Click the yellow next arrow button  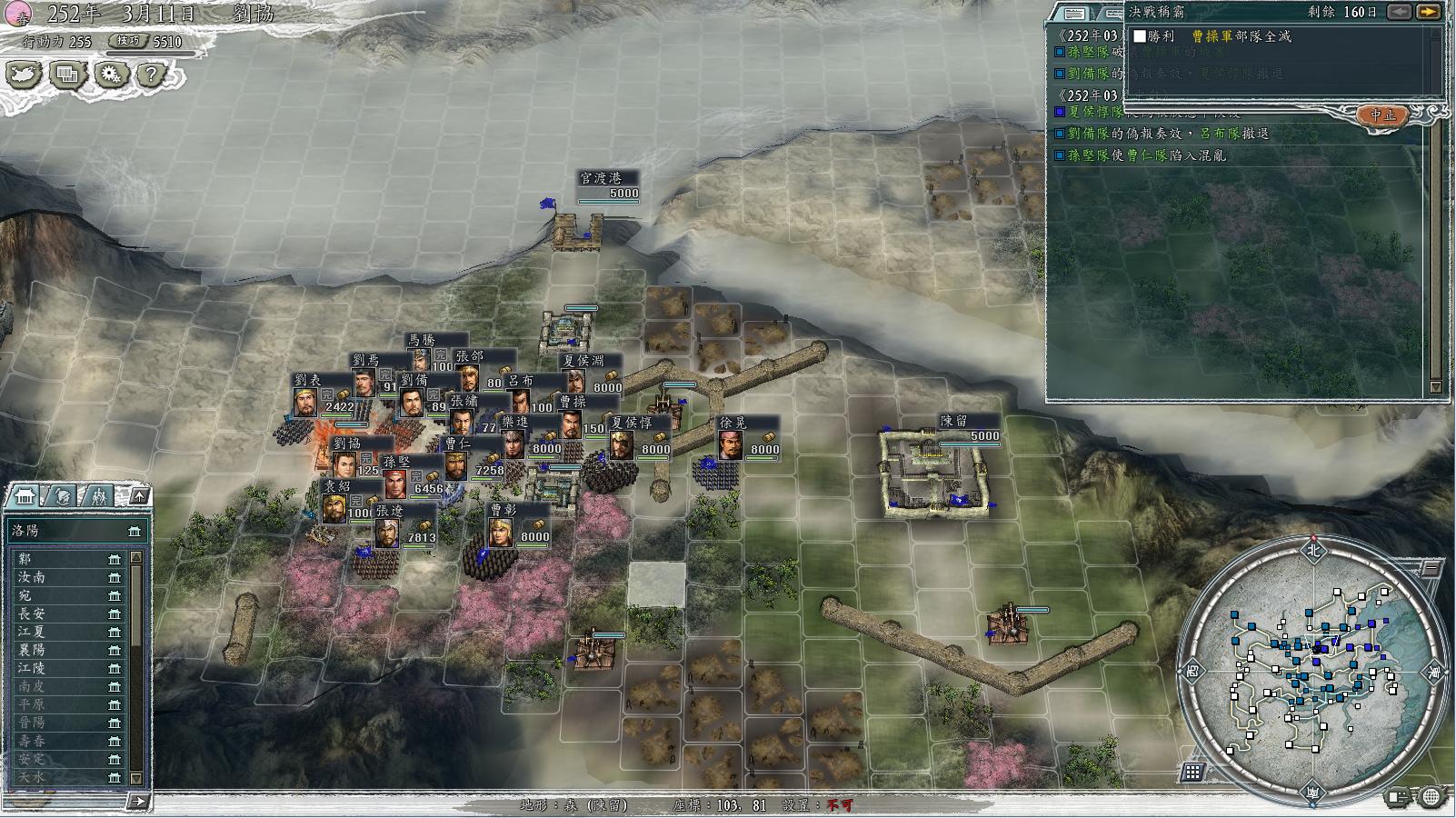click(x=1429, y=12)
